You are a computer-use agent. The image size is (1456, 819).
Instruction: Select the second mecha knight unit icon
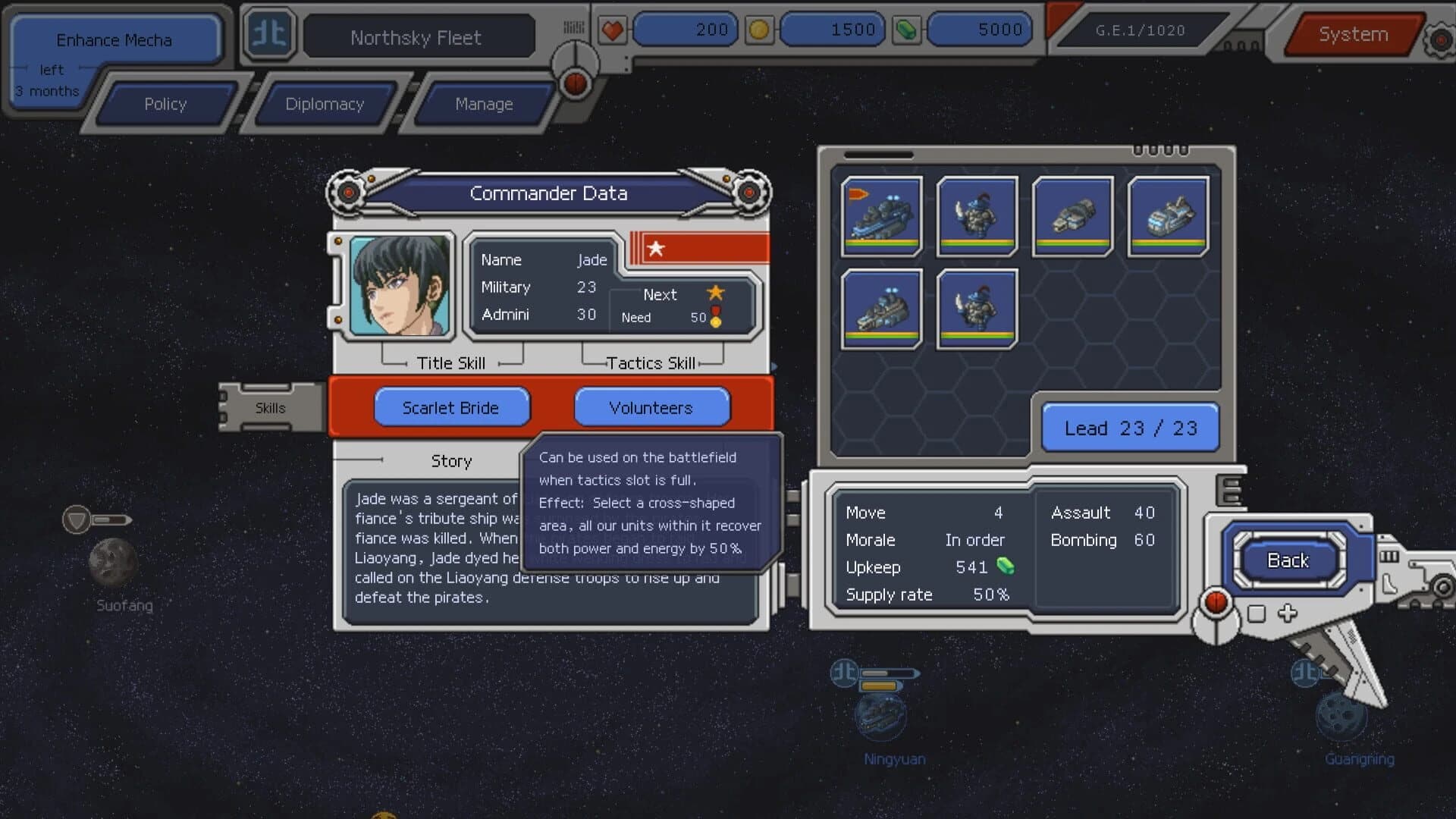pos(977,308)
